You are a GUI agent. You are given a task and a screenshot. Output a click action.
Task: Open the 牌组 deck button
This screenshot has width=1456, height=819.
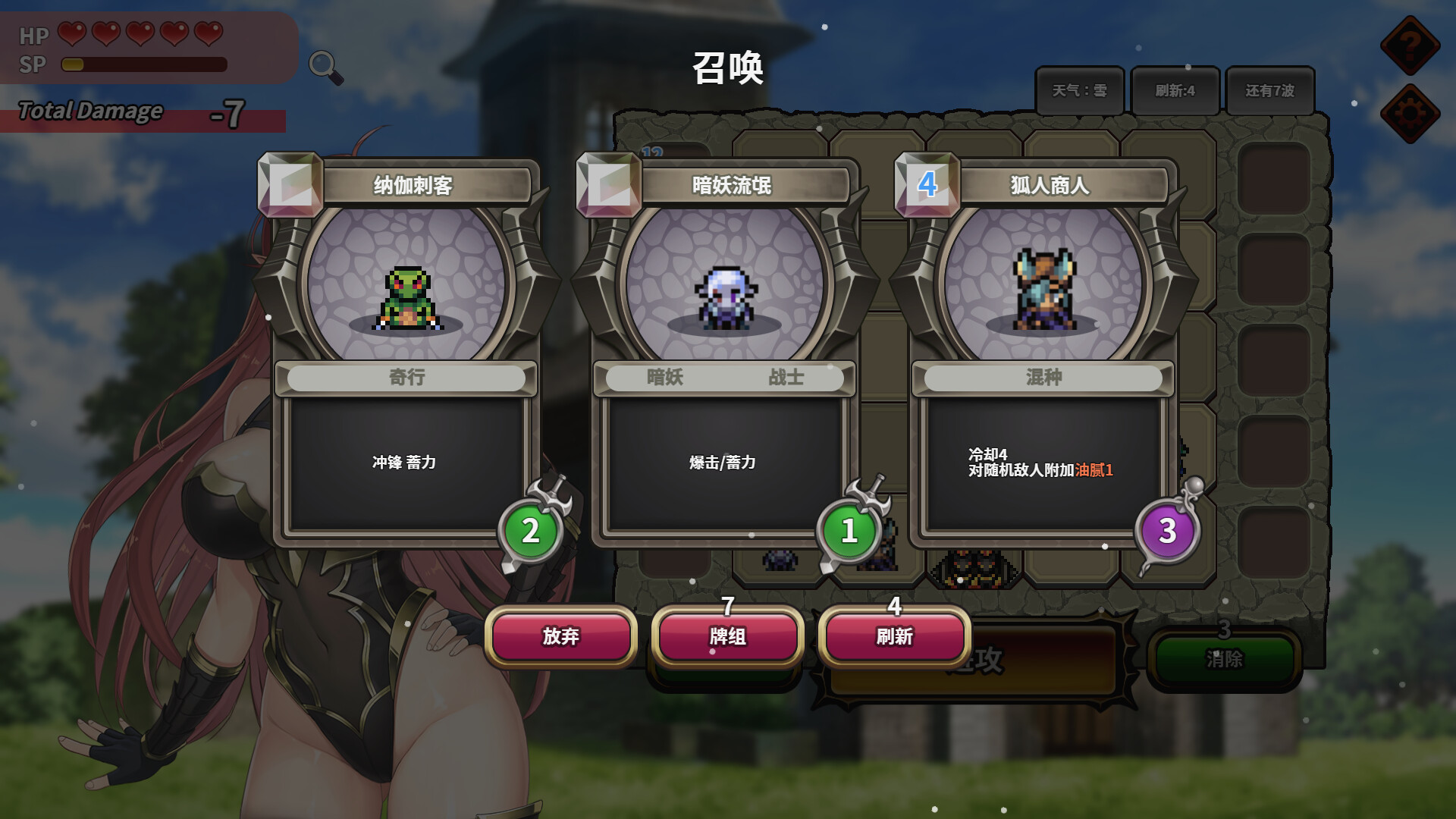[x=727, y=638]
